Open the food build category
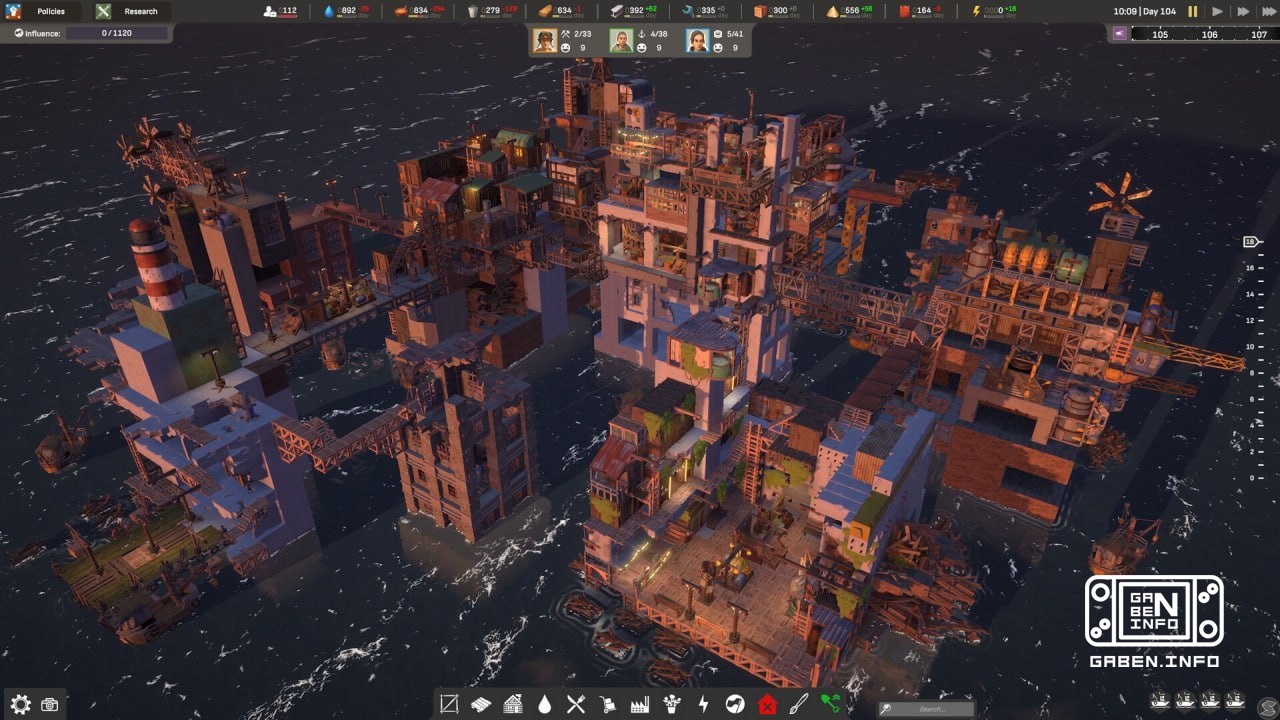 tap(575, 703)
